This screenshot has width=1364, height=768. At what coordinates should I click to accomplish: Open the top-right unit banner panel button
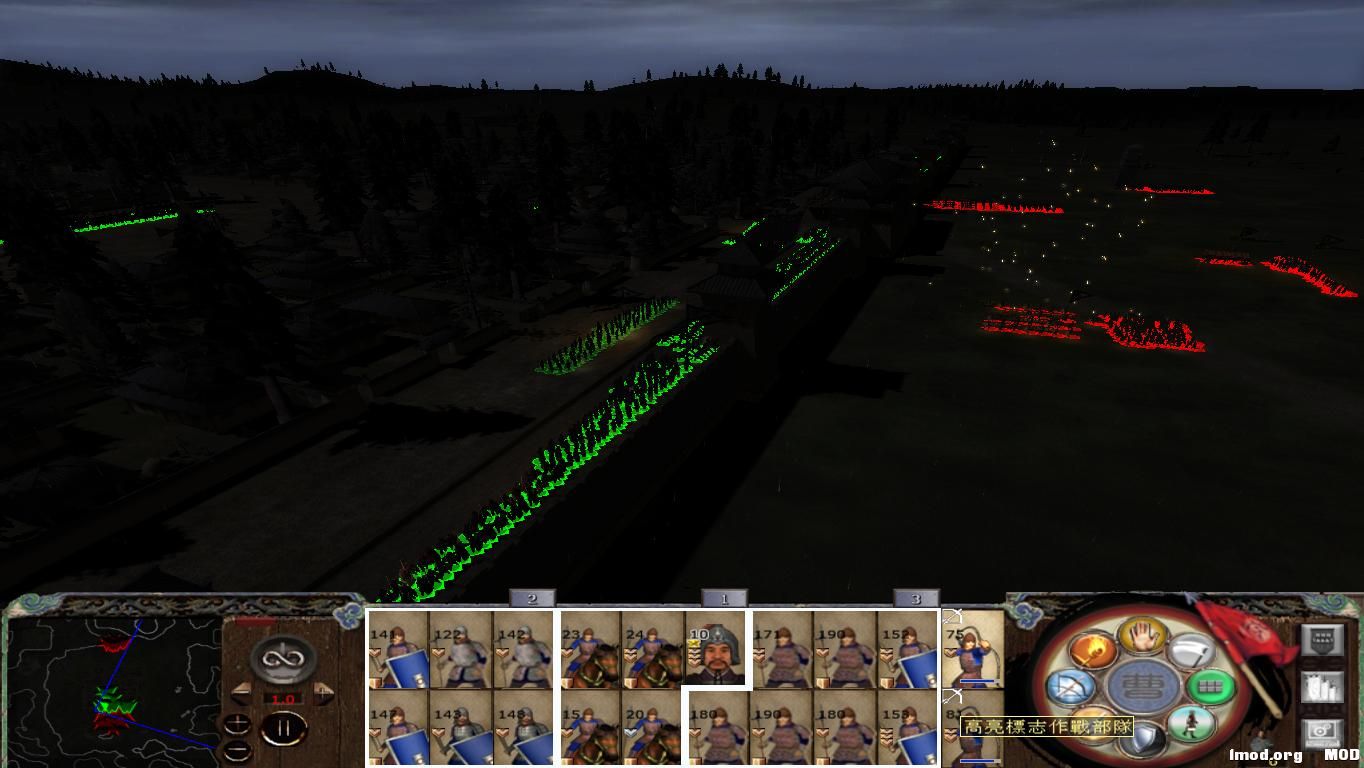1323,639
